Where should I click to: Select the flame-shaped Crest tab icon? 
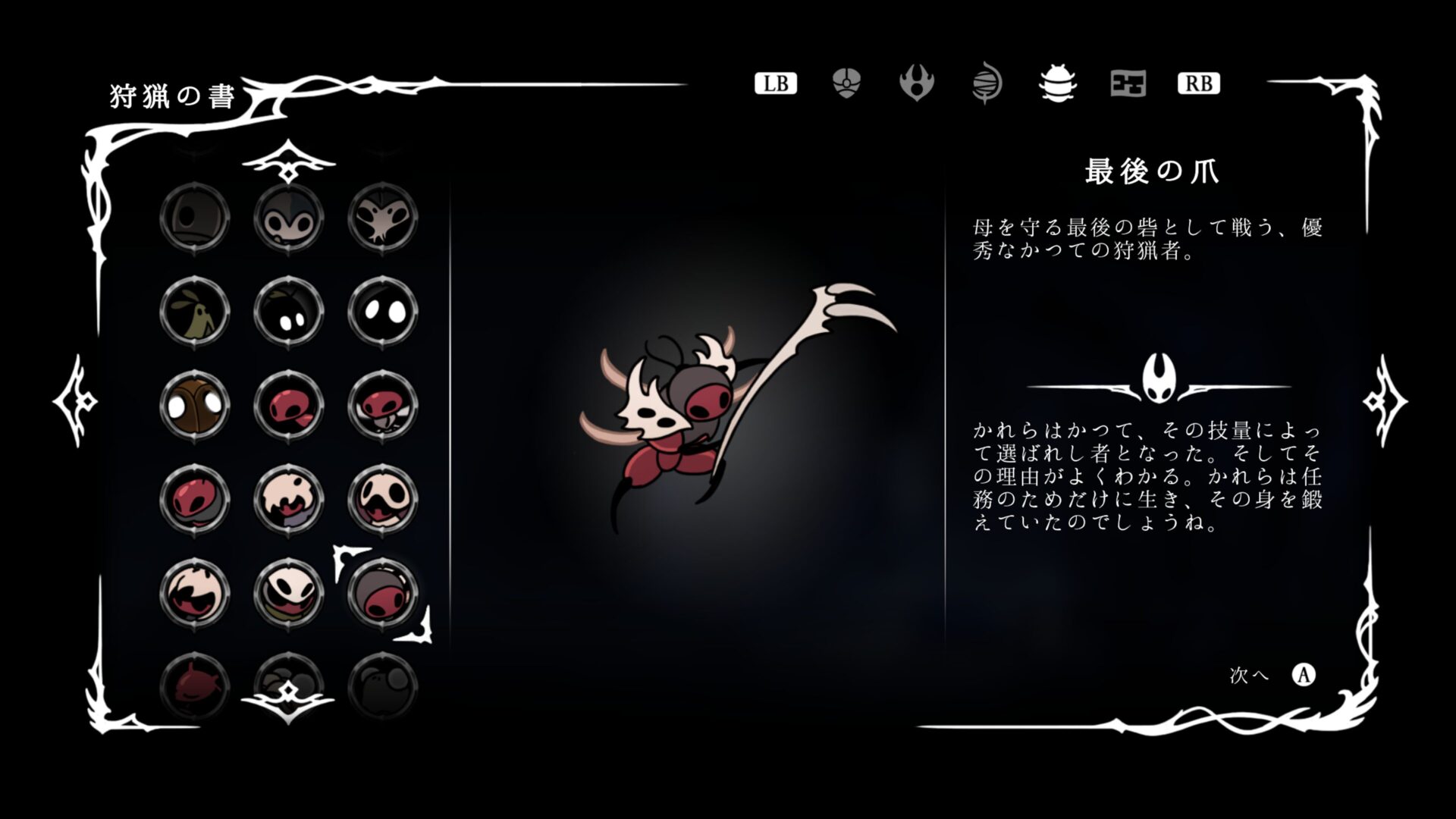coord(918,83)
